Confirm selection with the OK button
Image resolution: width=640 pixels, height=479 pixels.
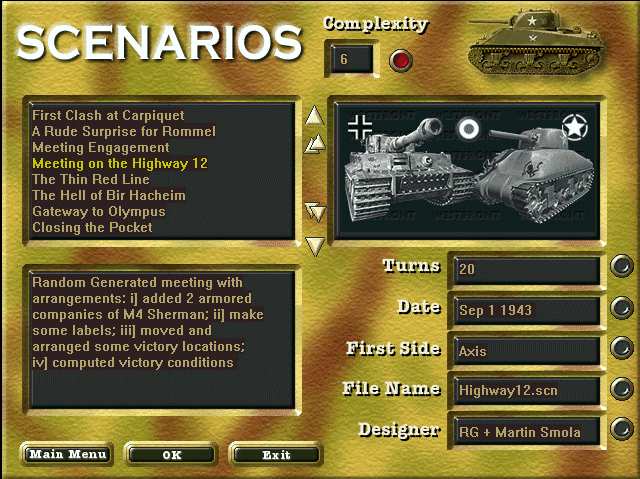pyautogui.click(x=172, y=455)
